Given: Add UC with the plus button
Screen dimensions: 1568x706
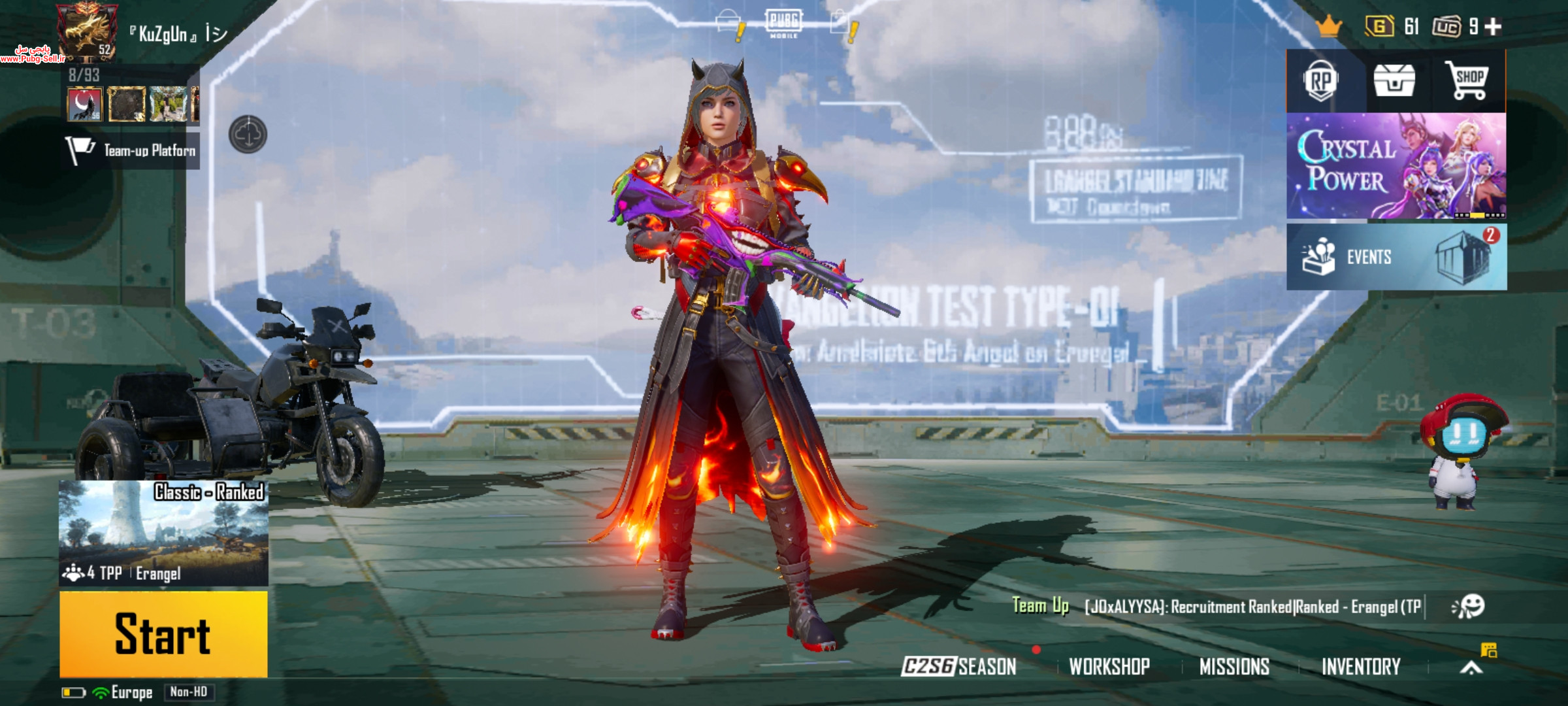Looking at the screenshot, I should [1493, 27].
